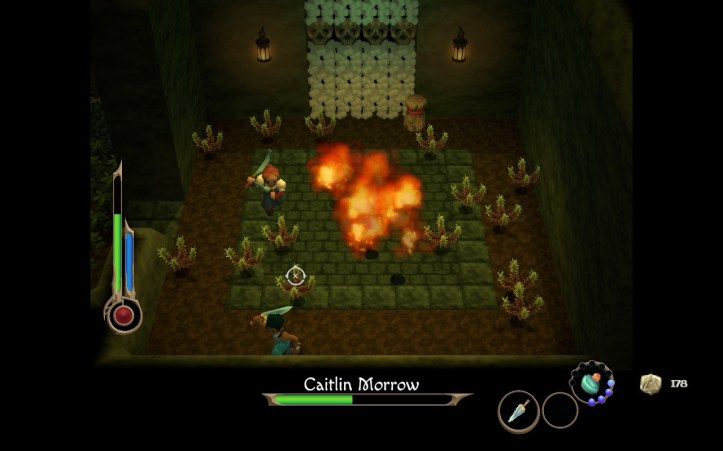Click the empty round item slot
This screenshot has height=451, width=723.
point(560,410)
